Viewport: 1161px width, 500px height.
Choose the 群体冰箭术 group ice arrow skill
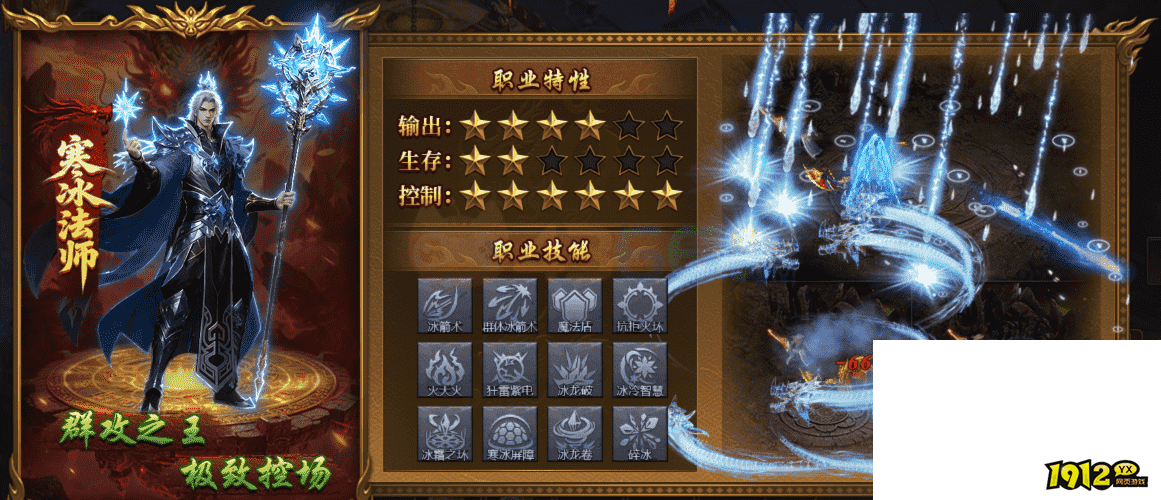pyautogui.click(x=510, y=305)
